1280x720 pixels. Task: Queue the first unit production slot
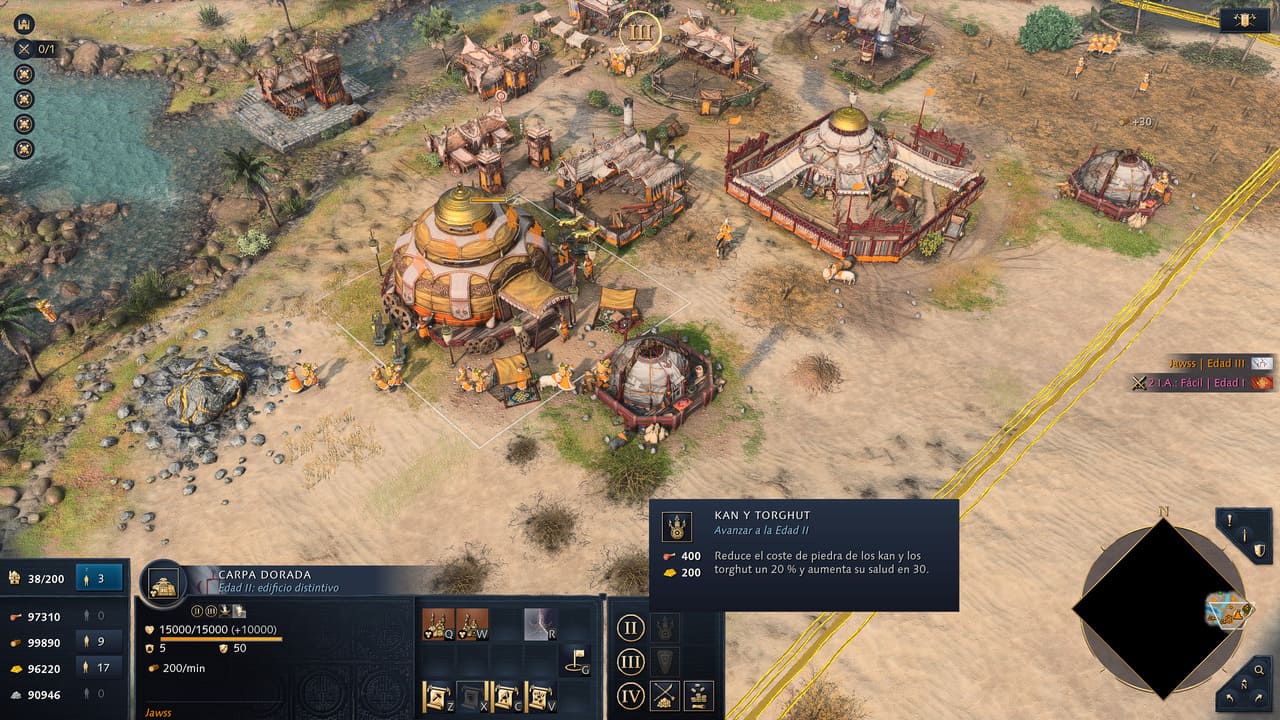[438, 624]
